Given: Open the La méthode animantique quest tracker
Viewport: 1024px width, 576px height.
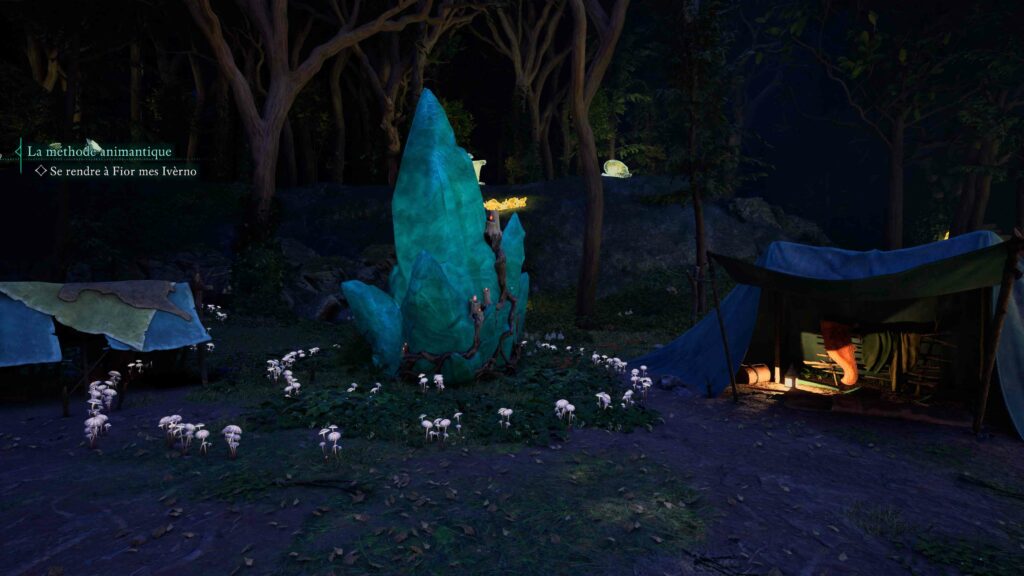Looking at the screenshot, I should tap(99, 152).
